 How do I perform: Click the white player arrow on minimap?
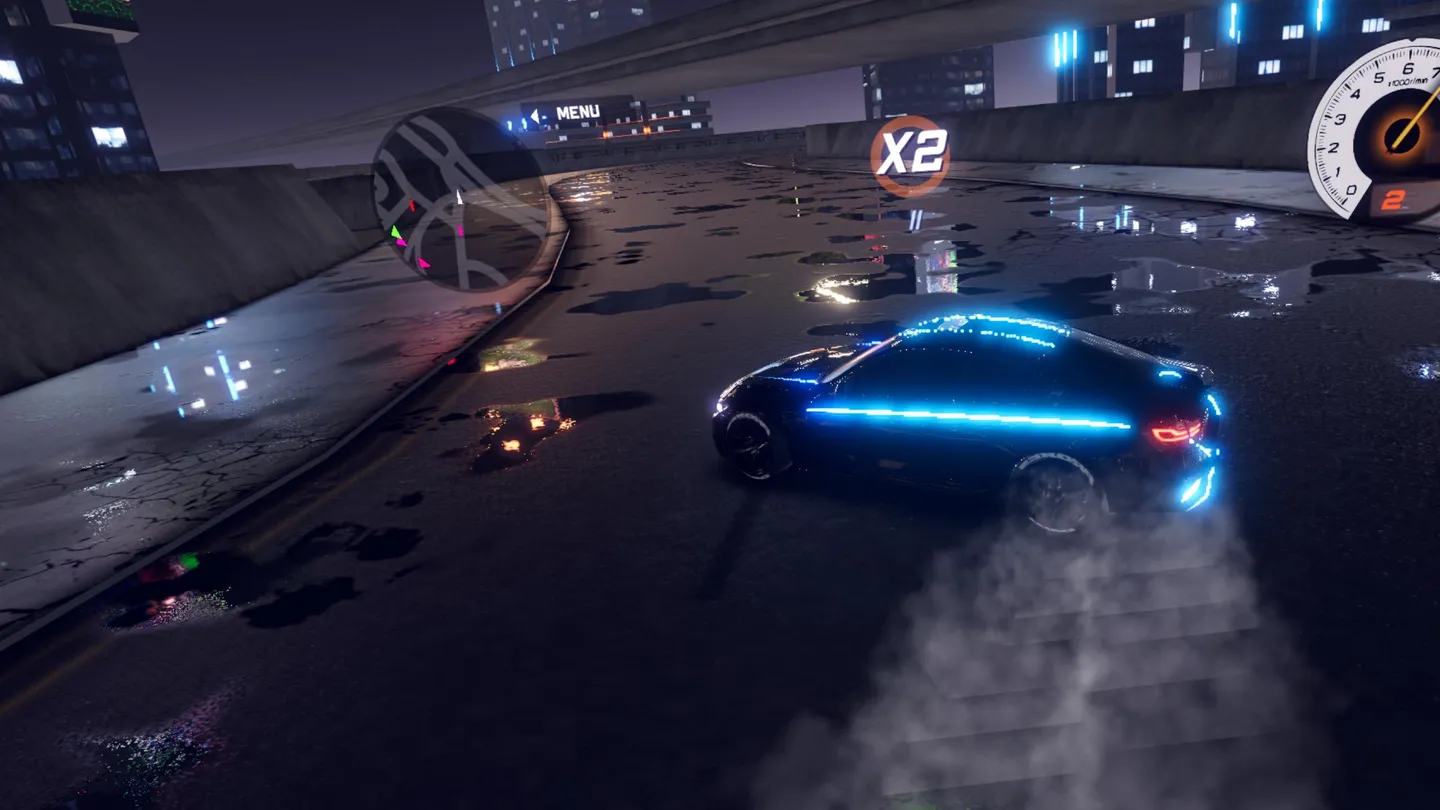click(x=460, y=197)
